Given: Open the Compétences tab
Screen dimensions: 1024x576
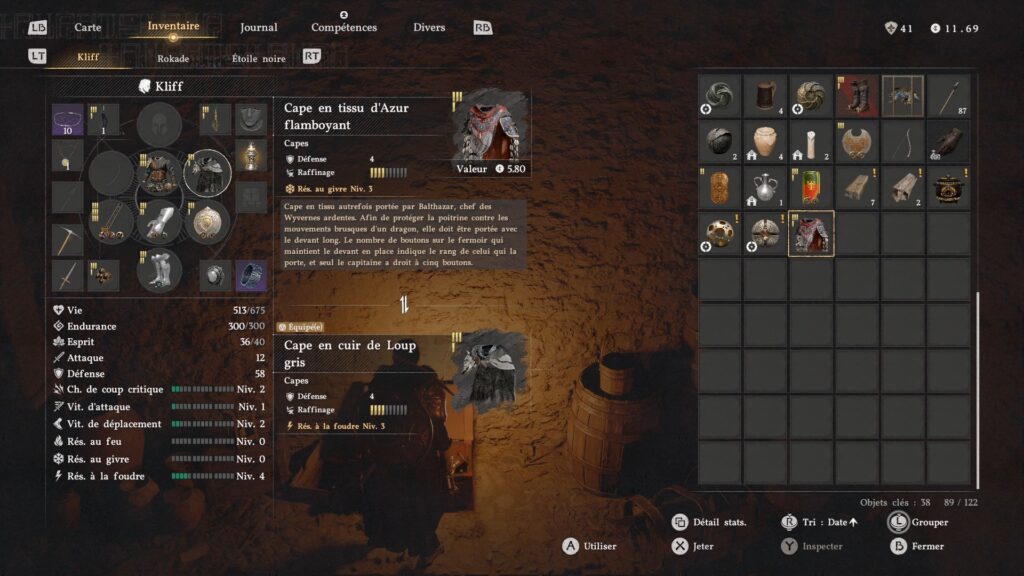Looking at the screenshot, I should [x=344, y=27].
